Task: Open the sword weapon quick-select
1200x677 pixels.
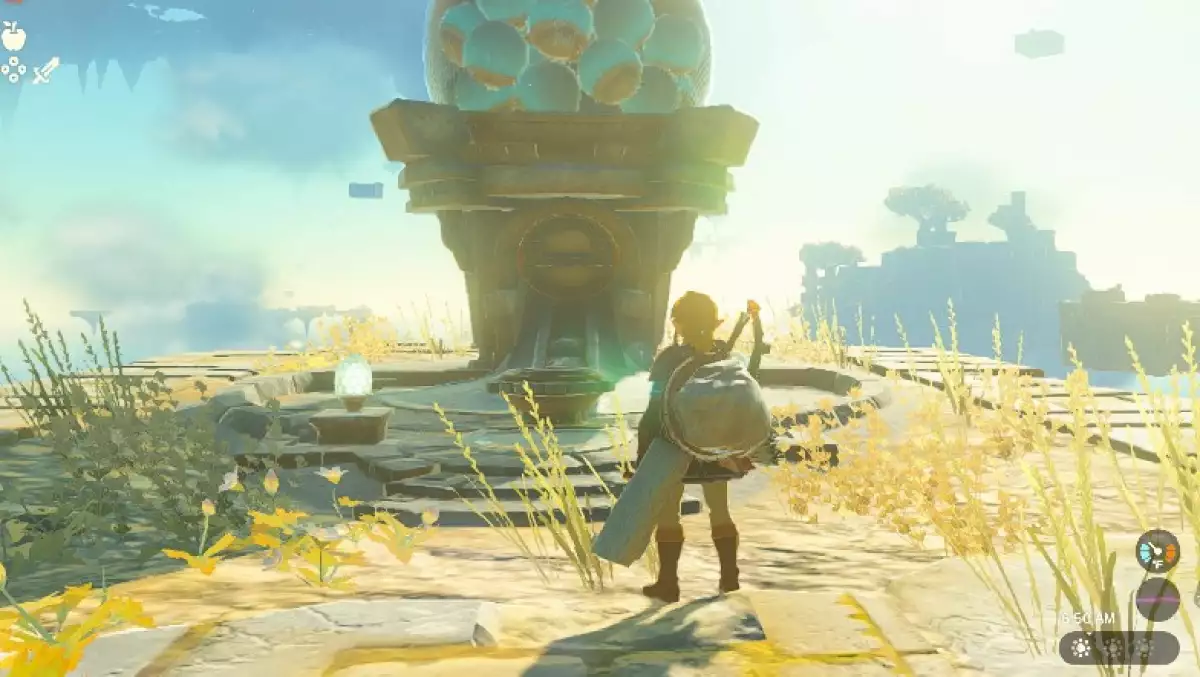Action: click(x=46, y=70)
